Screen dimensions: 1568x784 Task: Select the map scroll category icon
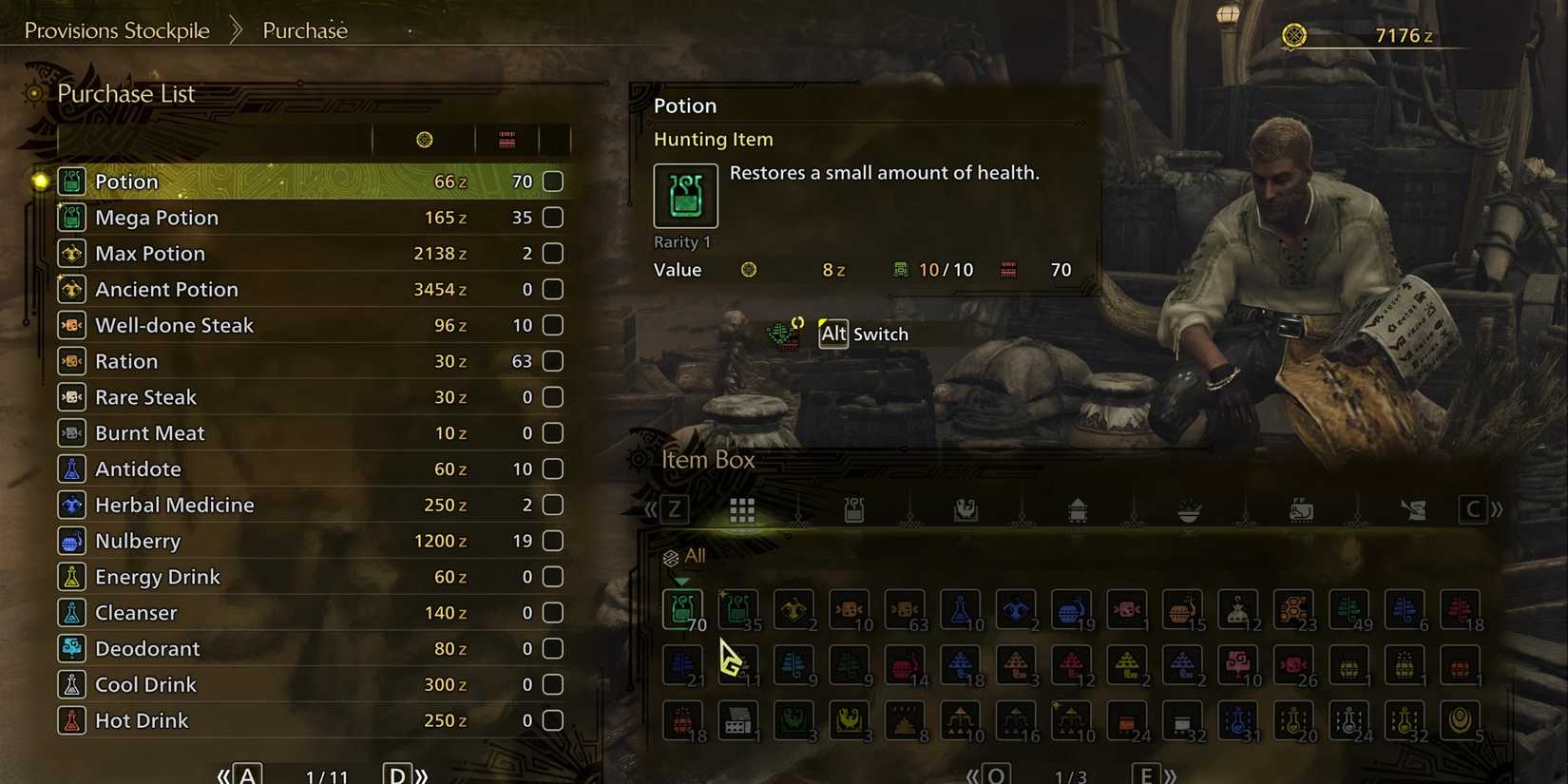pyautogui.click(x=1415, y=509)
